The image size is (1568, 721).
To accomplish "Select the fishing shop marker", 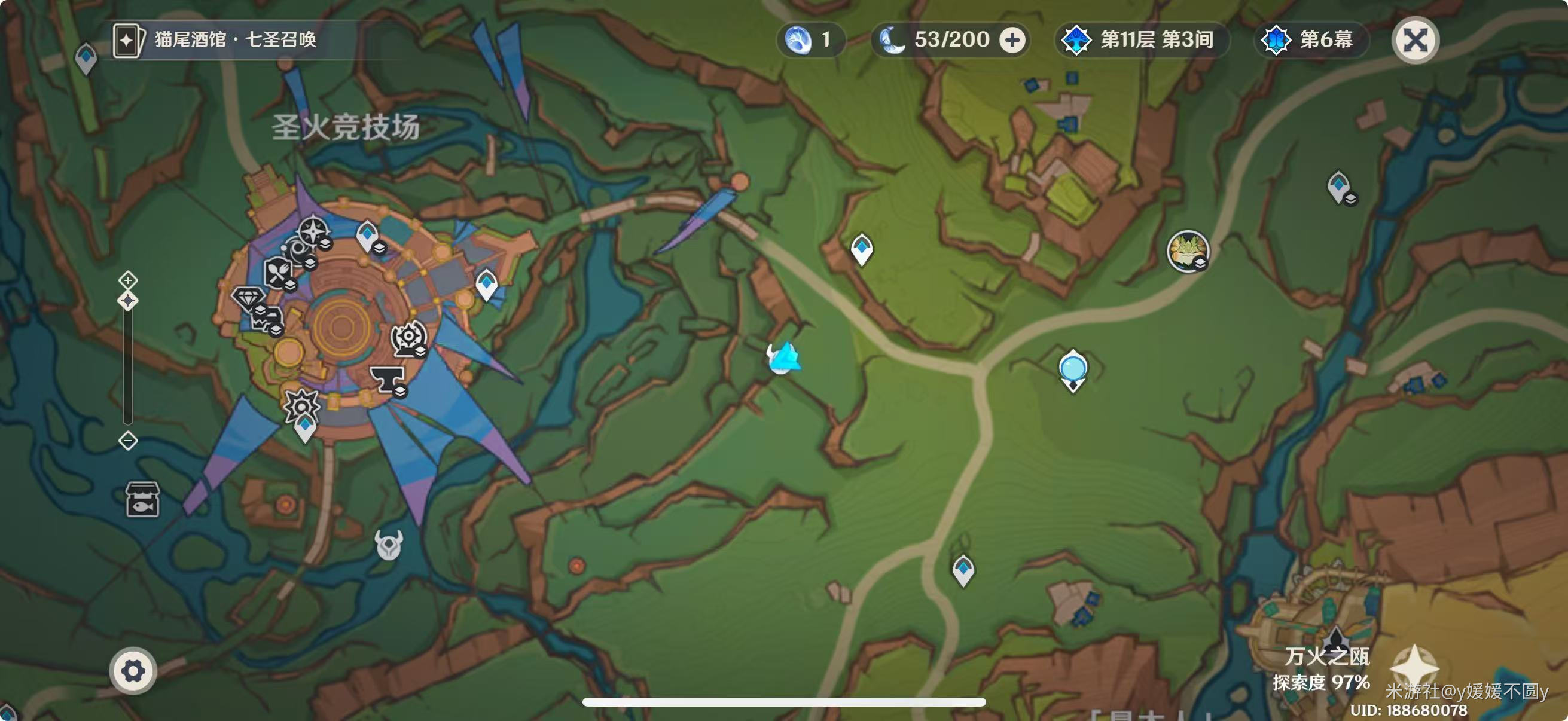I will (x=142, y=499).
